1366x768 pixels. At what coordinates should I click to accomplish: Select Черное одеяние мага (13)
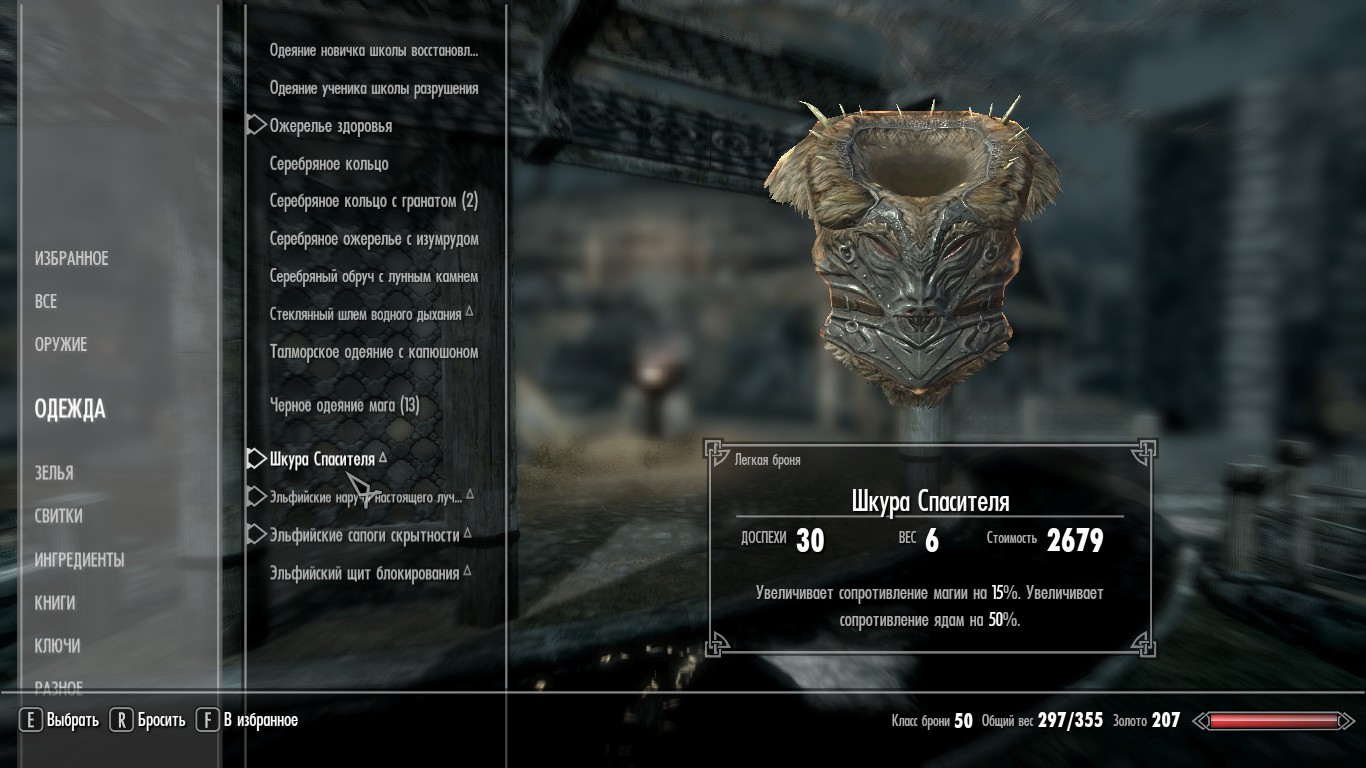tap(345, 405)
